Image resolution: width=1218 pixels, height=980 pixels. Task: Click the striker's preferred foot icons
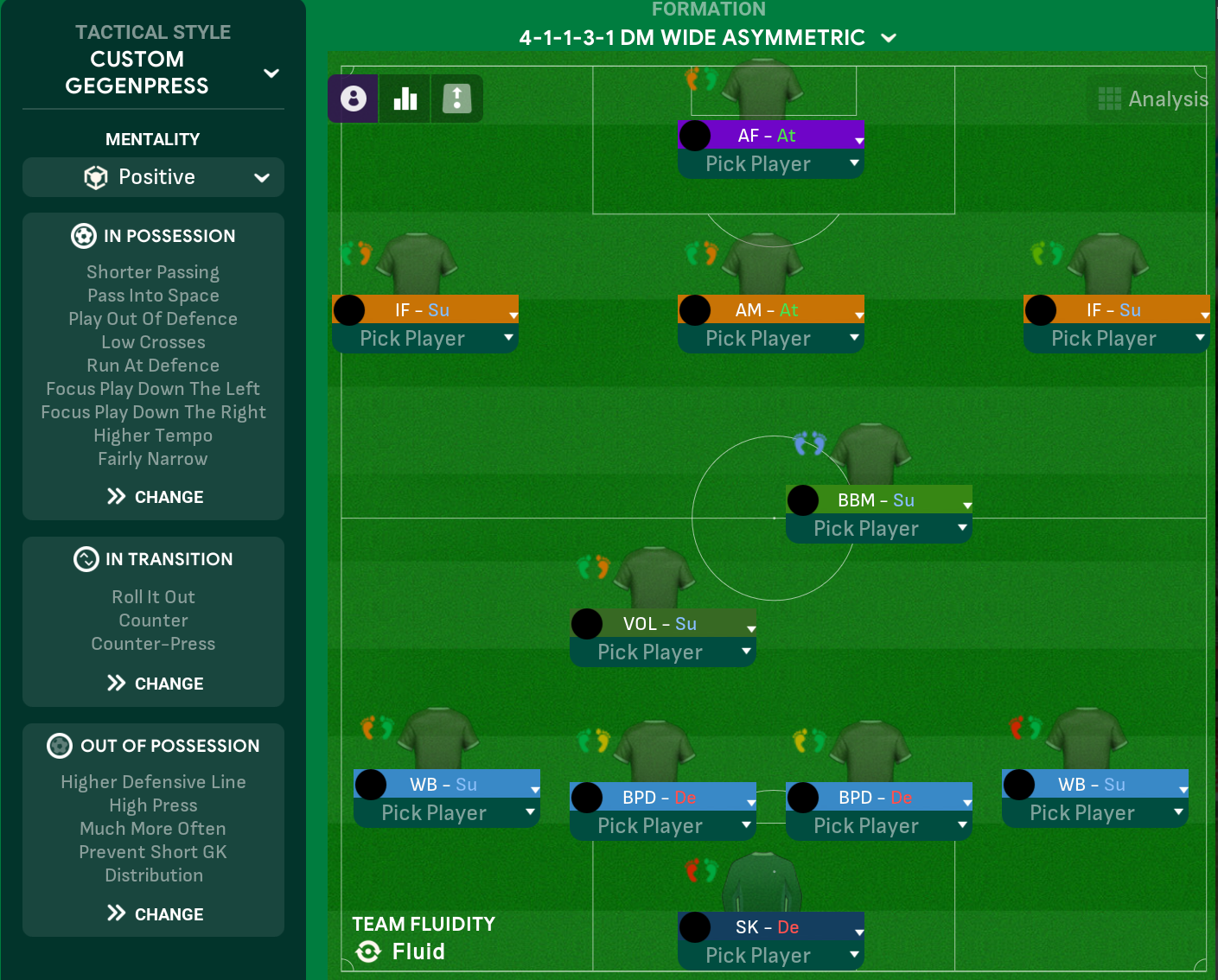[x=700, y=78]
